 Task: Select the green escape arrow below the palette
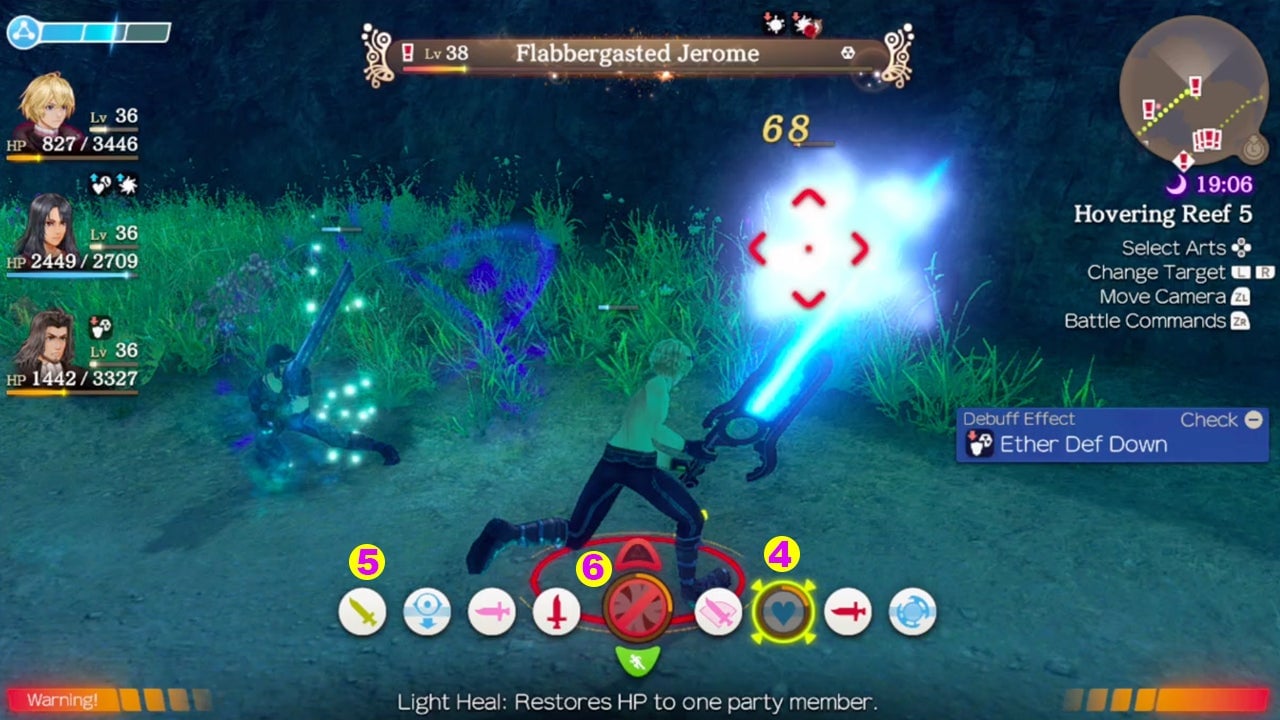640,660
